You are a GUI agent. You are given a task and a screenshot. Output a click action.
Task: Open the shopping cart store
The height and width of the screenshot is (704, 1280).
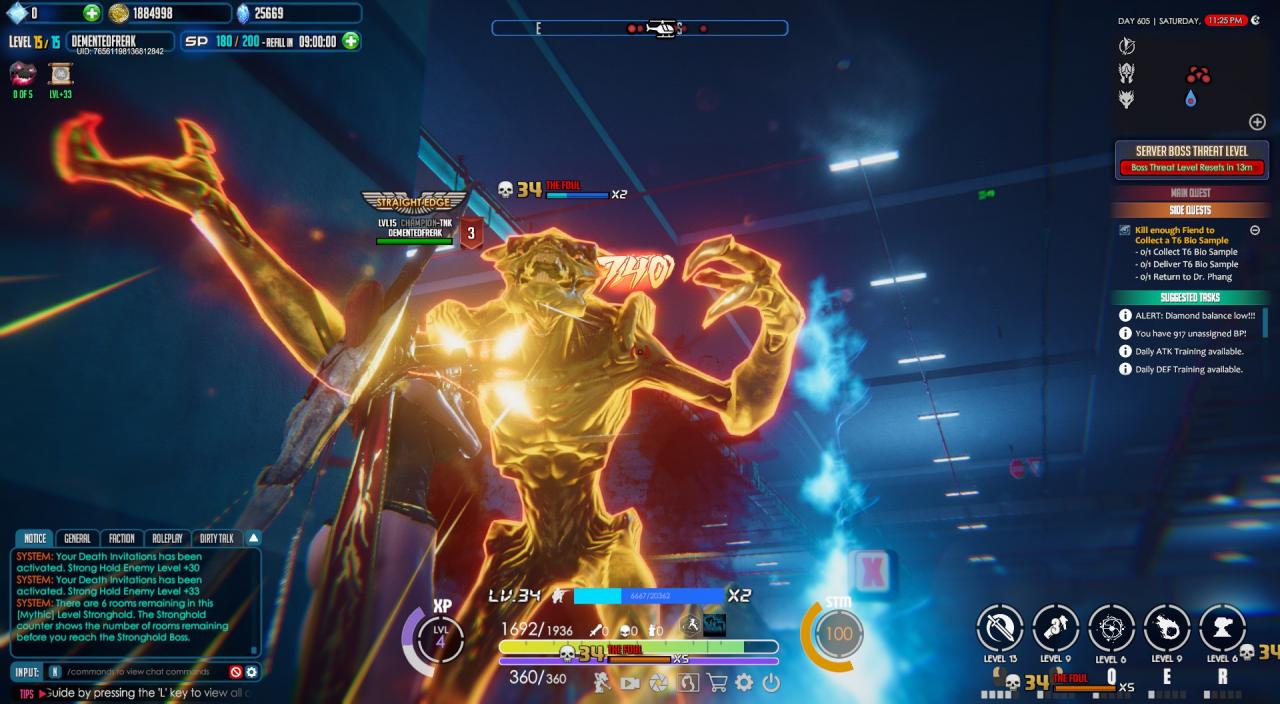click(716, 683)
